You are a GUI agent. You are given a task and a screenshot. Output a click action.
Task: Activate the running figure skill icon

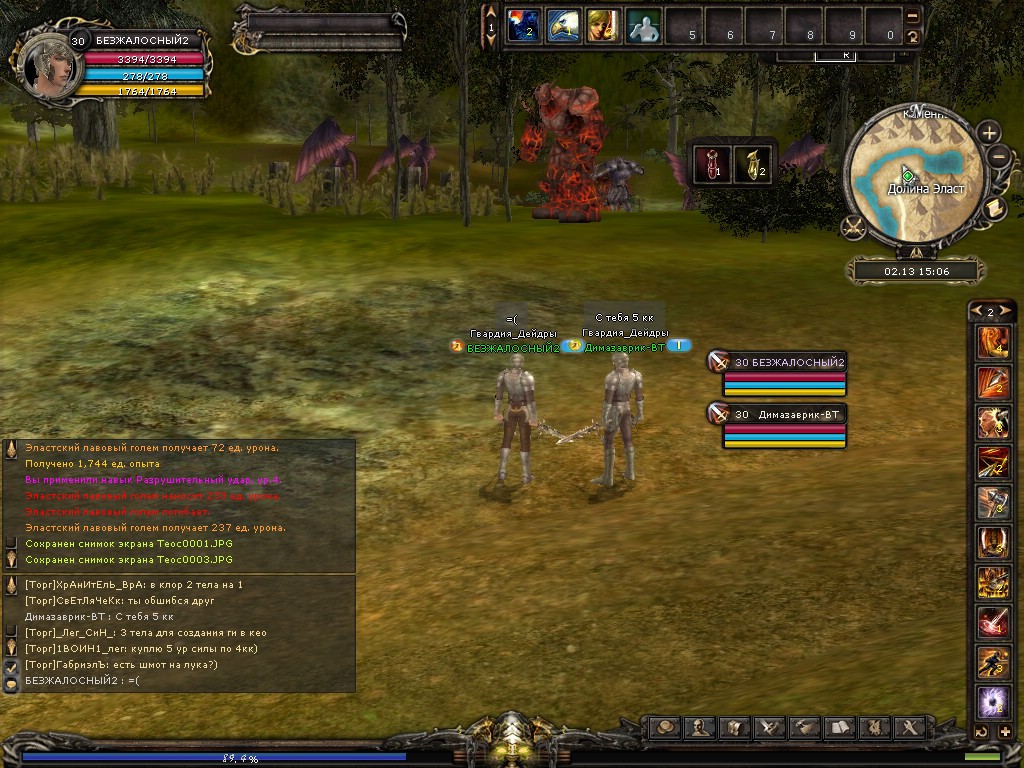(x=993, y=662)
